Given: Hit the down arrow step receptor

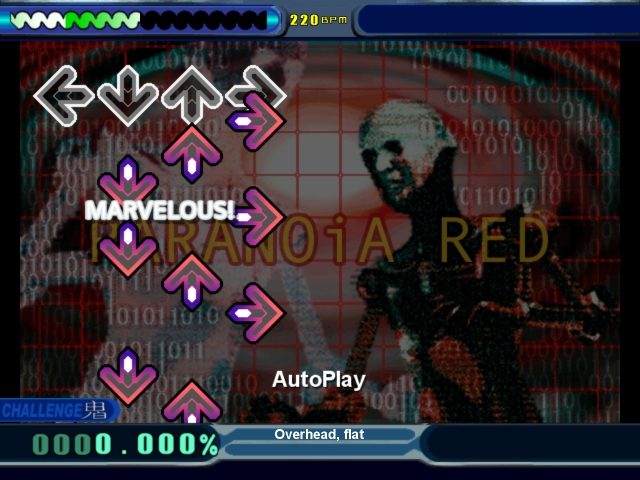Looking at the screenshot, I should pyautogui.click(x=128, y=95).
